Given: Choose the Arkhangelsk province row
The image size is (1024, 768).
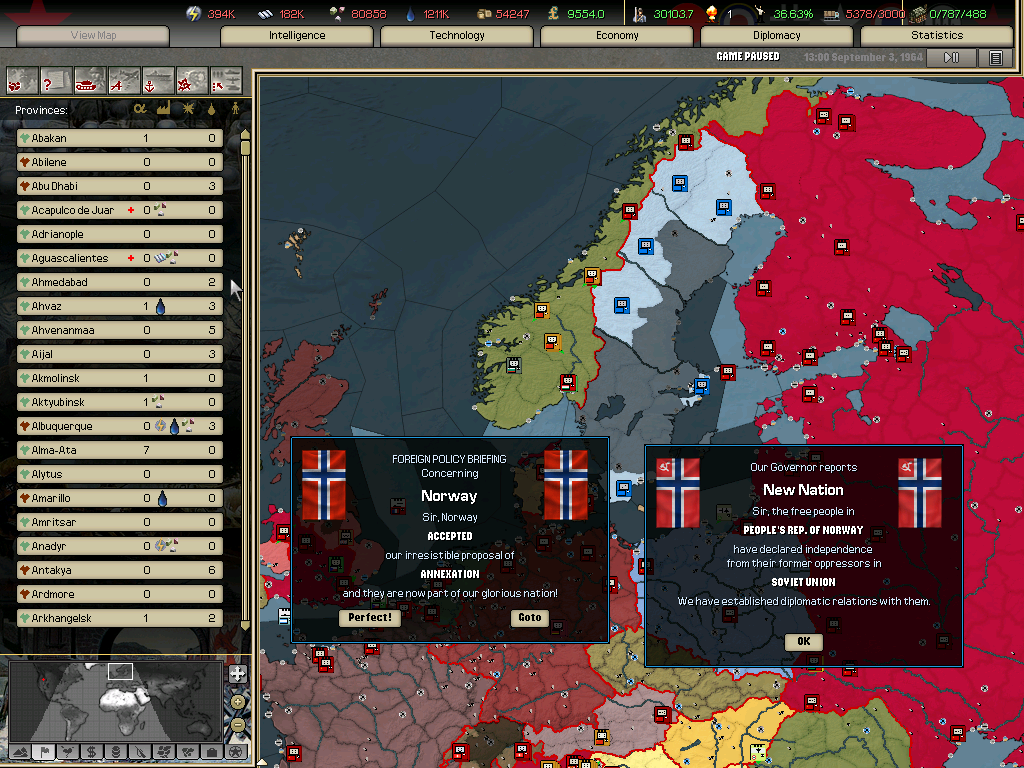Looking at the screenshot, I should [119, 618].
